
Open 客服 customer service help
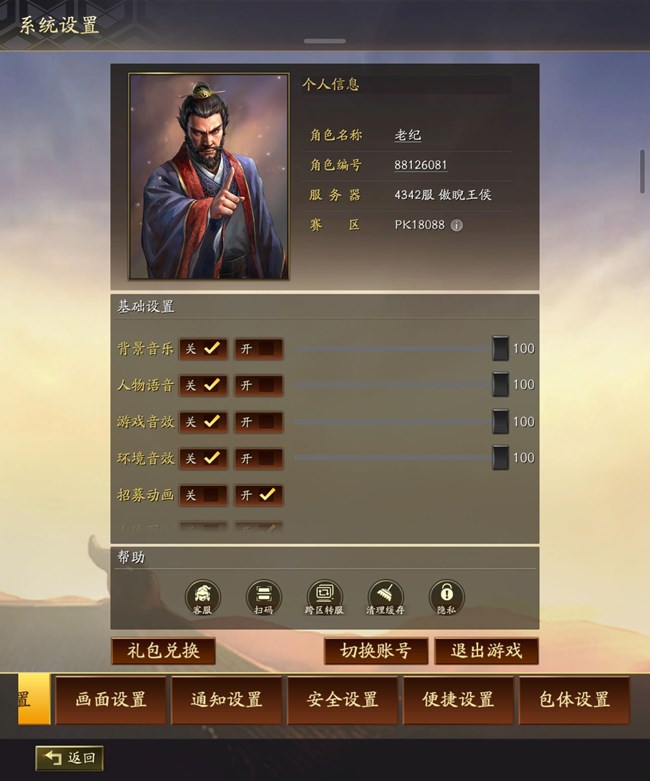click(203, 598)
